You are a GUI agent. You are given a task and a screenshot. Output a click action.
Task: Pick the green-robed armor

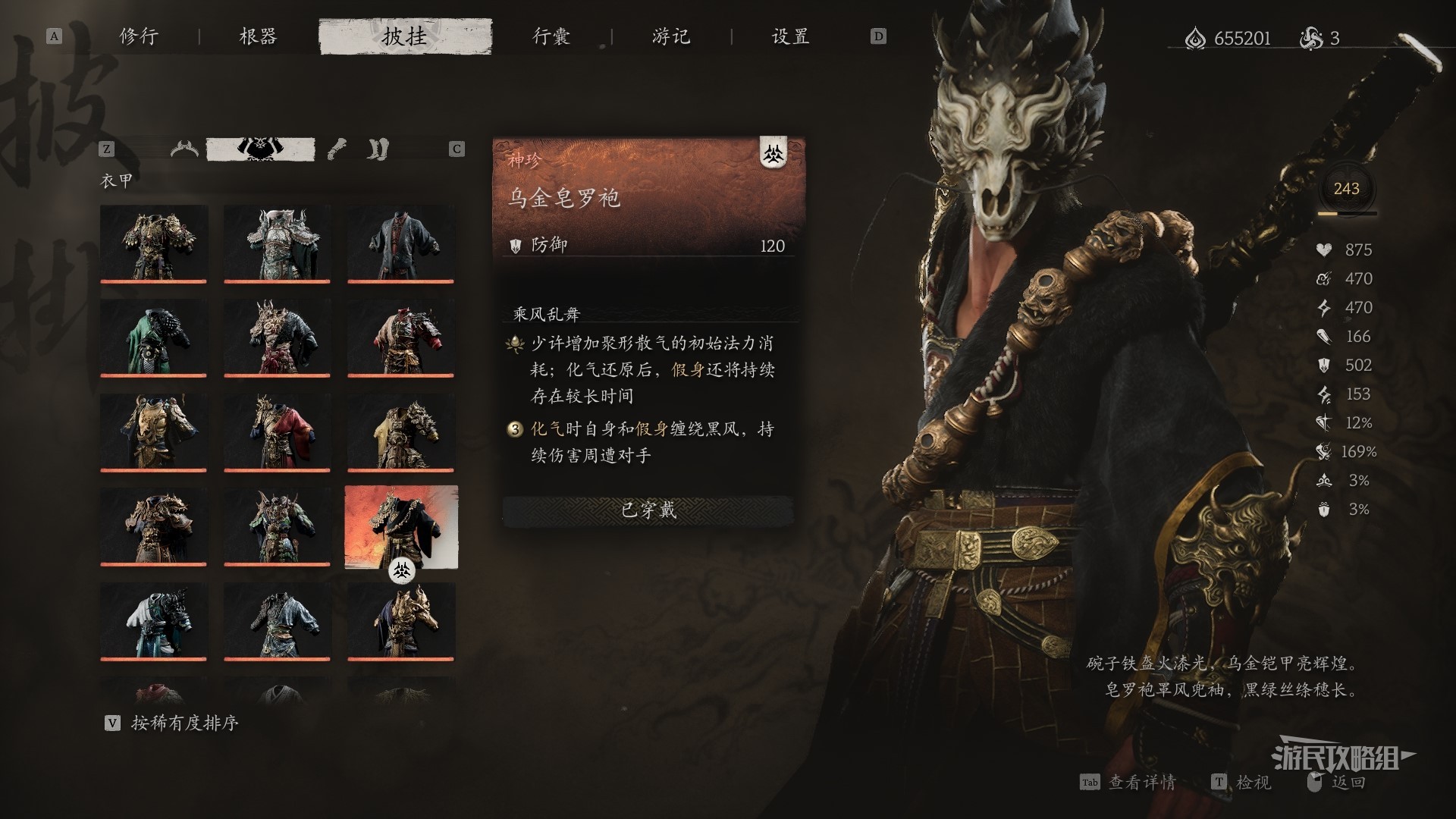[153, 337]
